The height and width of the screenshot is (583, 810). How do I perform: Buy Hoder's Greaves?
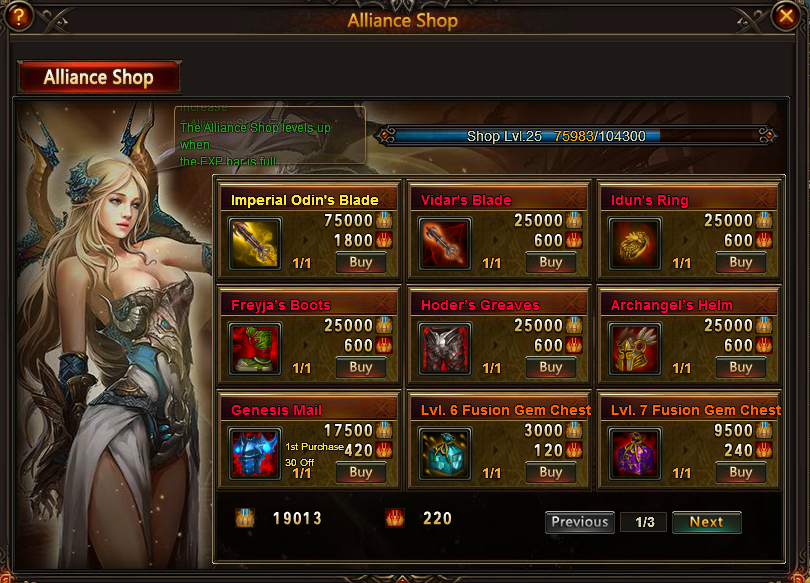551,367
